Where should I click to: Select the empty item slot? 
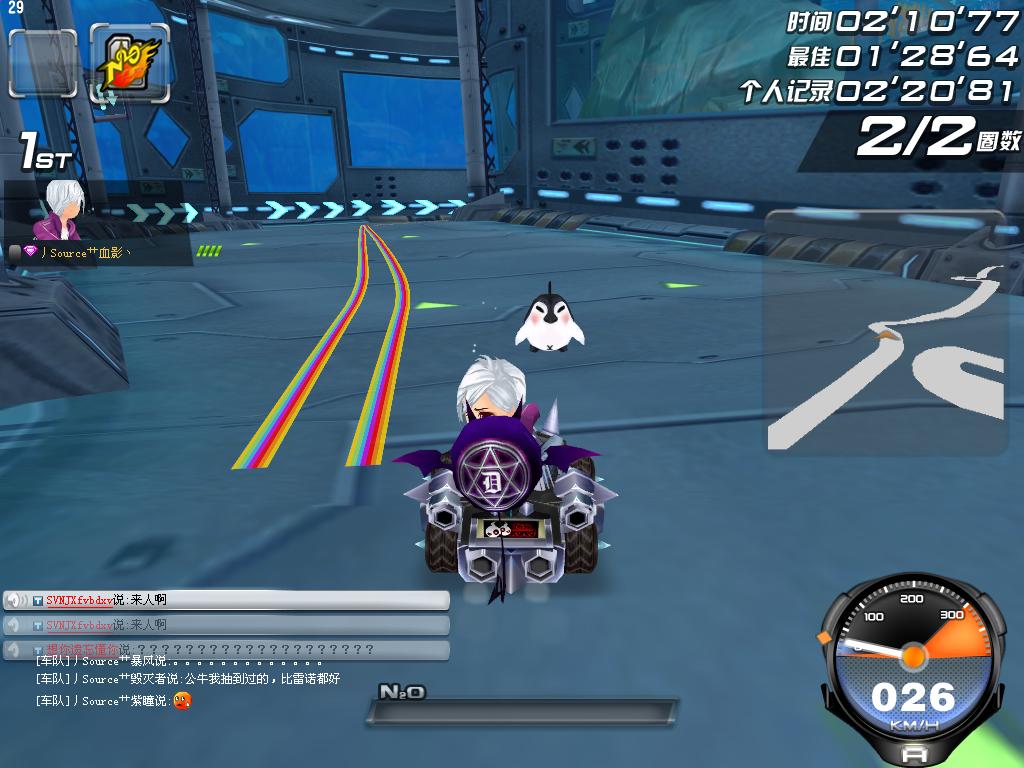(x=43, y=63)
